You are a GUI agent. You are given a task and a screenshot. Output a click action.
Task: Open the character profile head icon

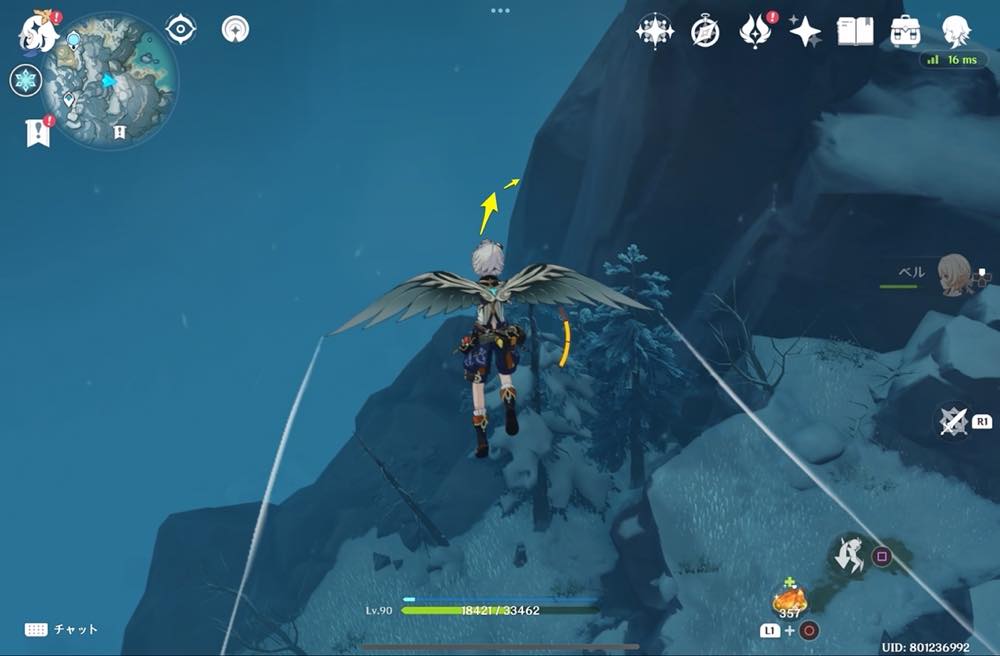pos(956,30)
